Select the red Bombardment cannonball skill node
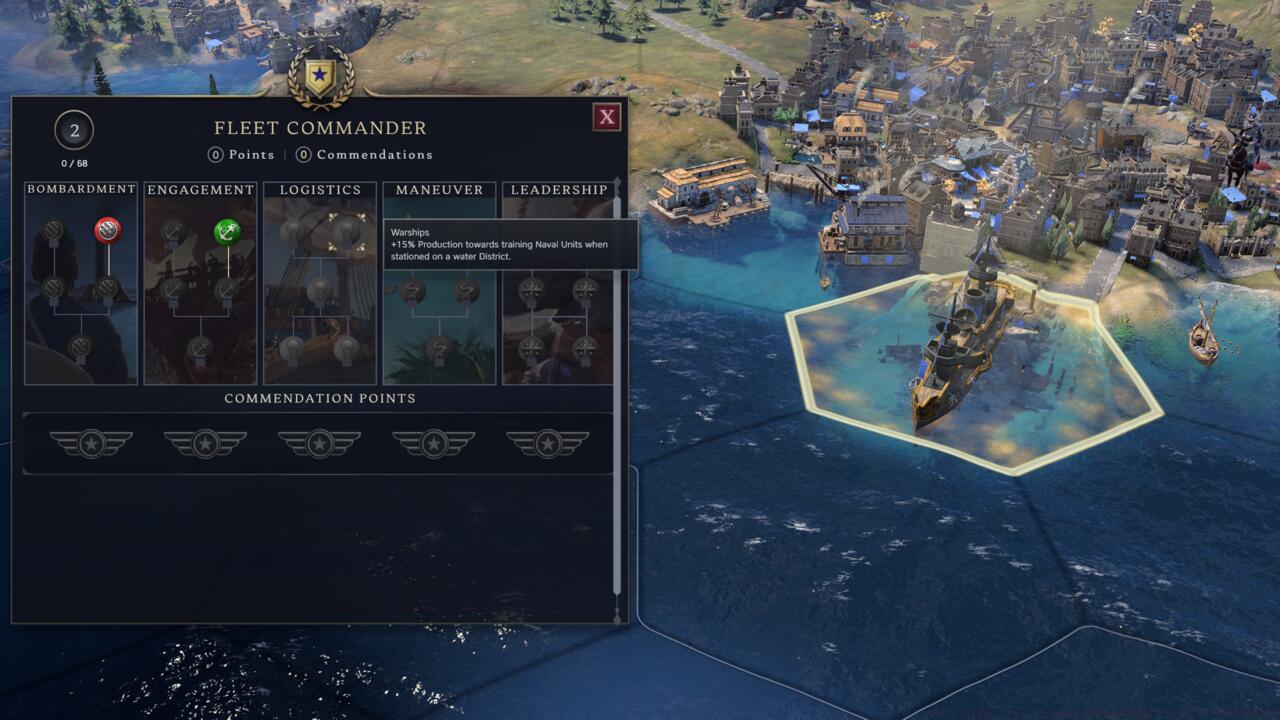Image resolution: width=1280 pixels, height=720 pixels. [107, 233]
